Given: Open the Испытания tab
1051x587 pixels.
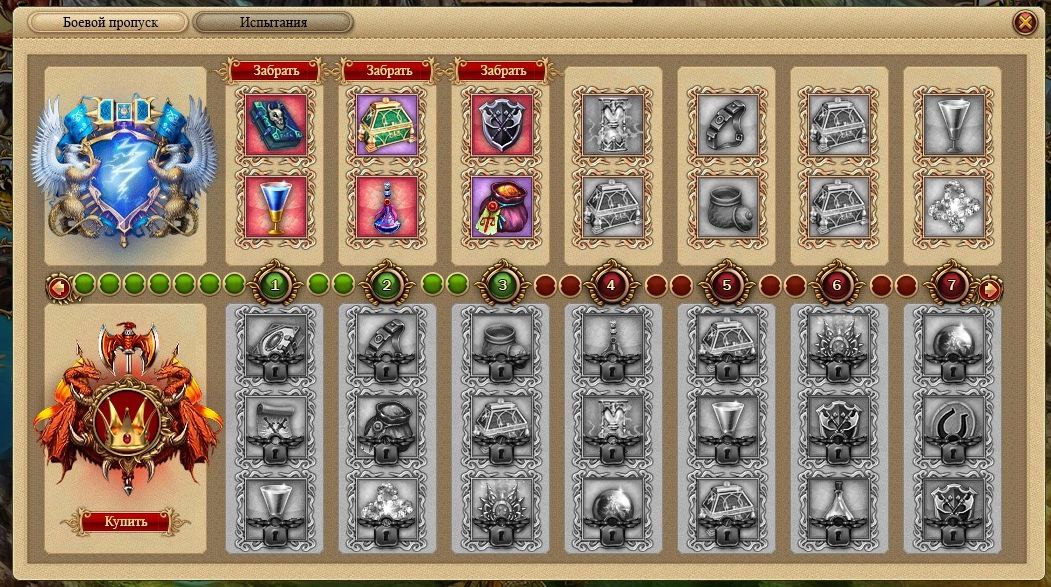Looking at the screenshot, I should pos(273,22).
